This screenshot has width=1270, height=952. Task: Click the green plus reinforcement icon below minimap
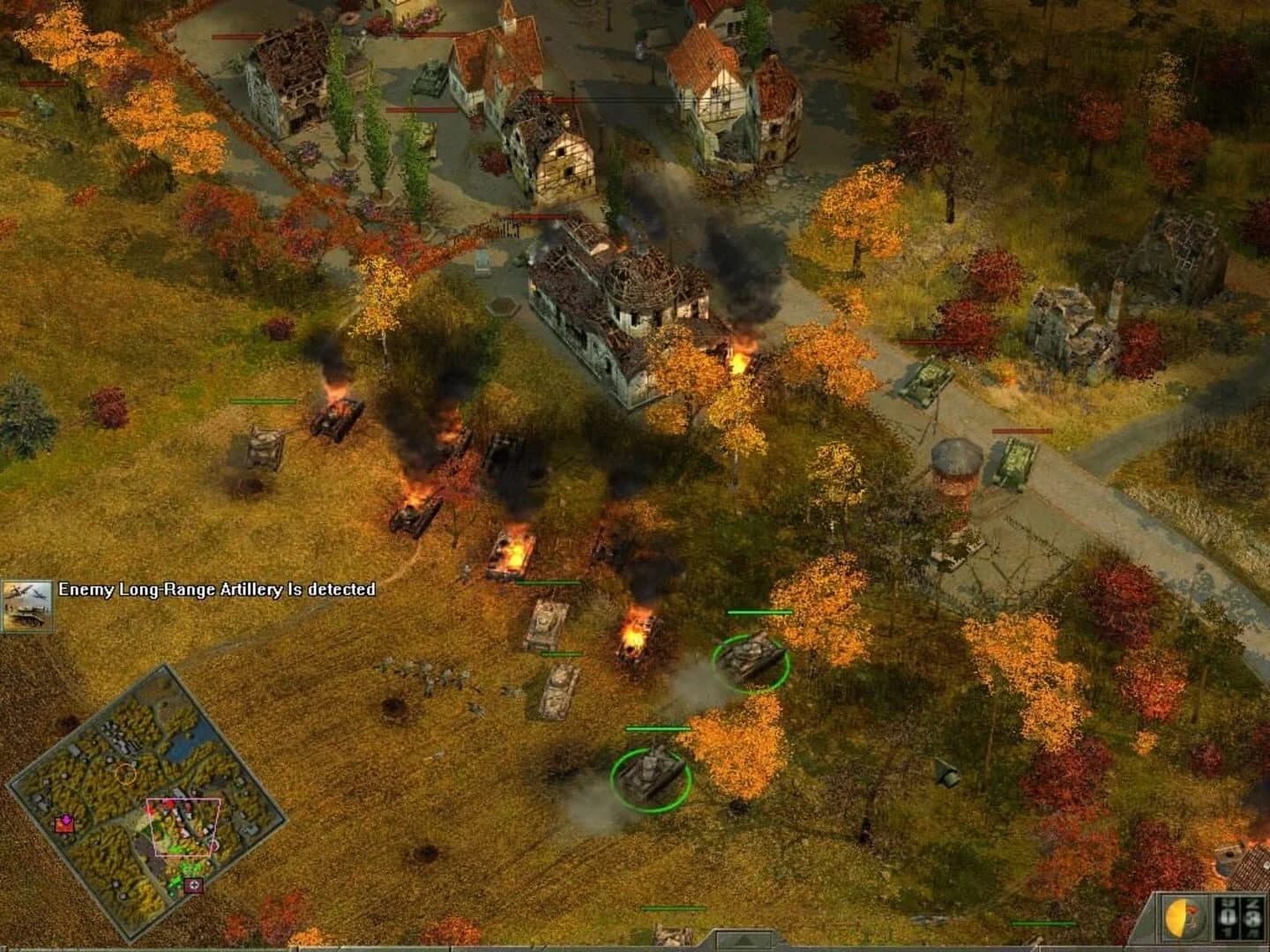tap(193, 884)
